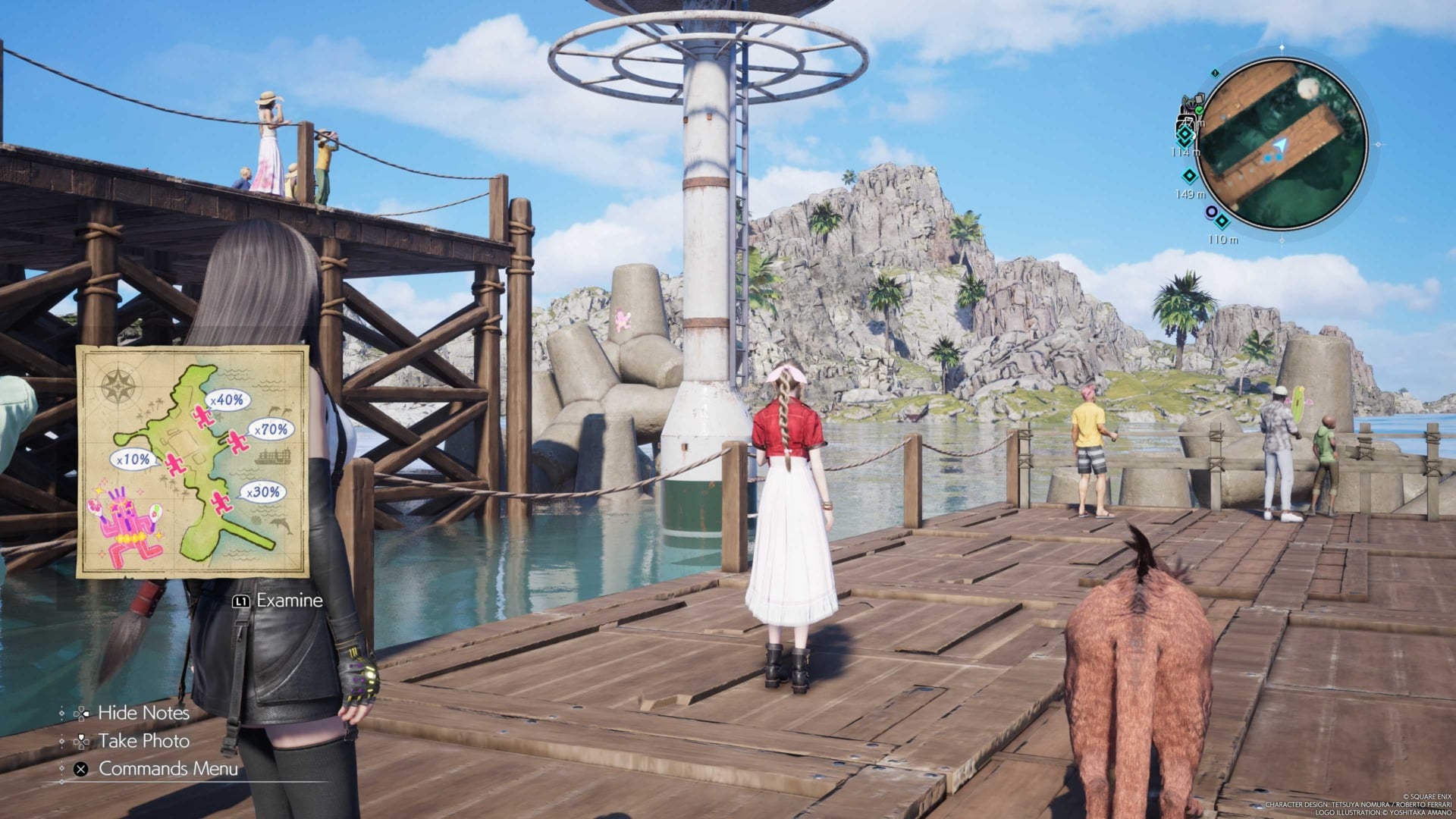The height and width of the screenshot is (819, 1456).
Task: Click the ship sketch on the treasure map
Action: point(275,456)
